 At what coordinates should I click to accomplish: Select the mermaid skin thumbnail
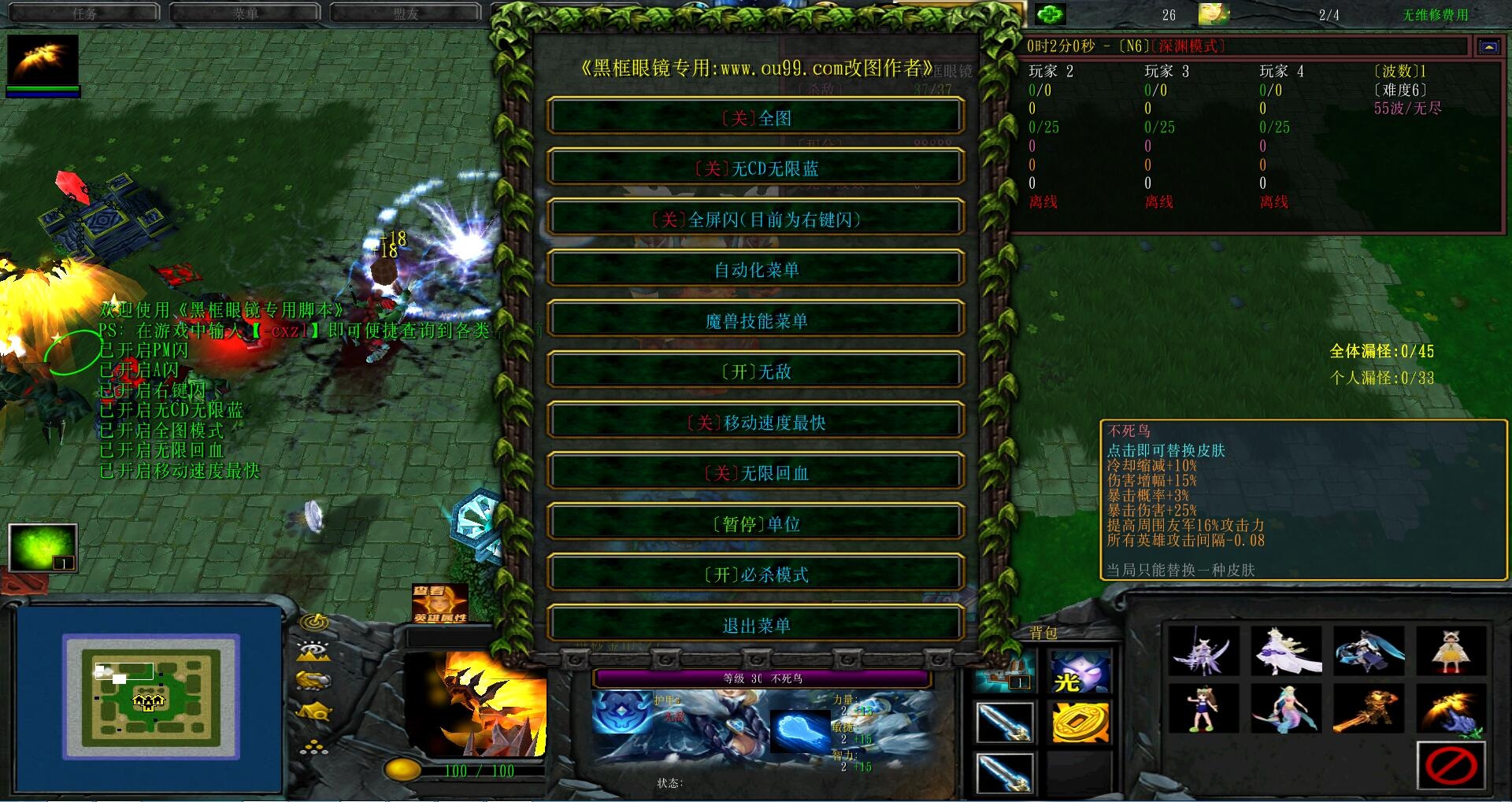coord(1286,708)
